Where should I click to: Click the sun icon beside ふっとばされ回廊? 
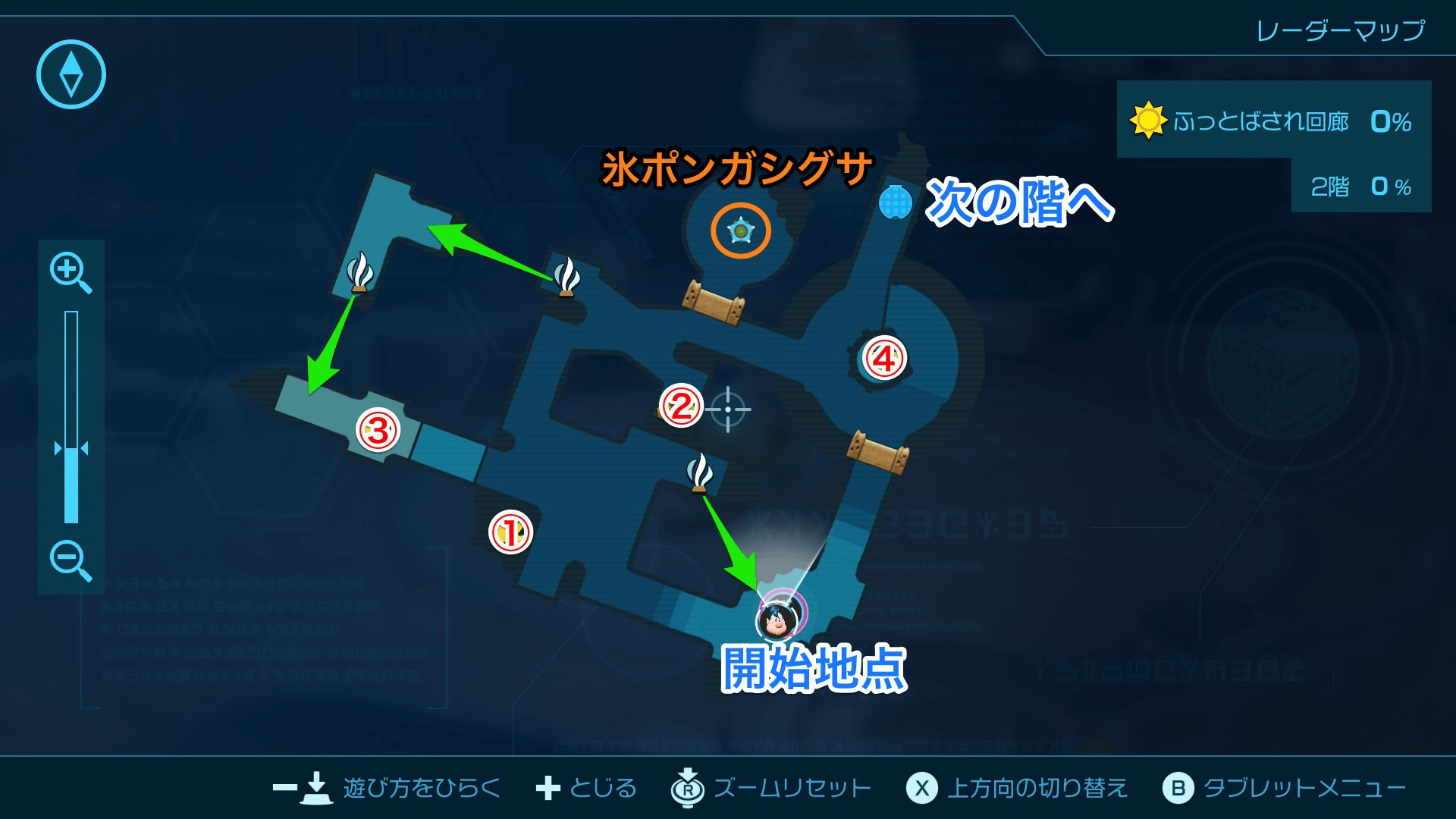(1147, 119)
